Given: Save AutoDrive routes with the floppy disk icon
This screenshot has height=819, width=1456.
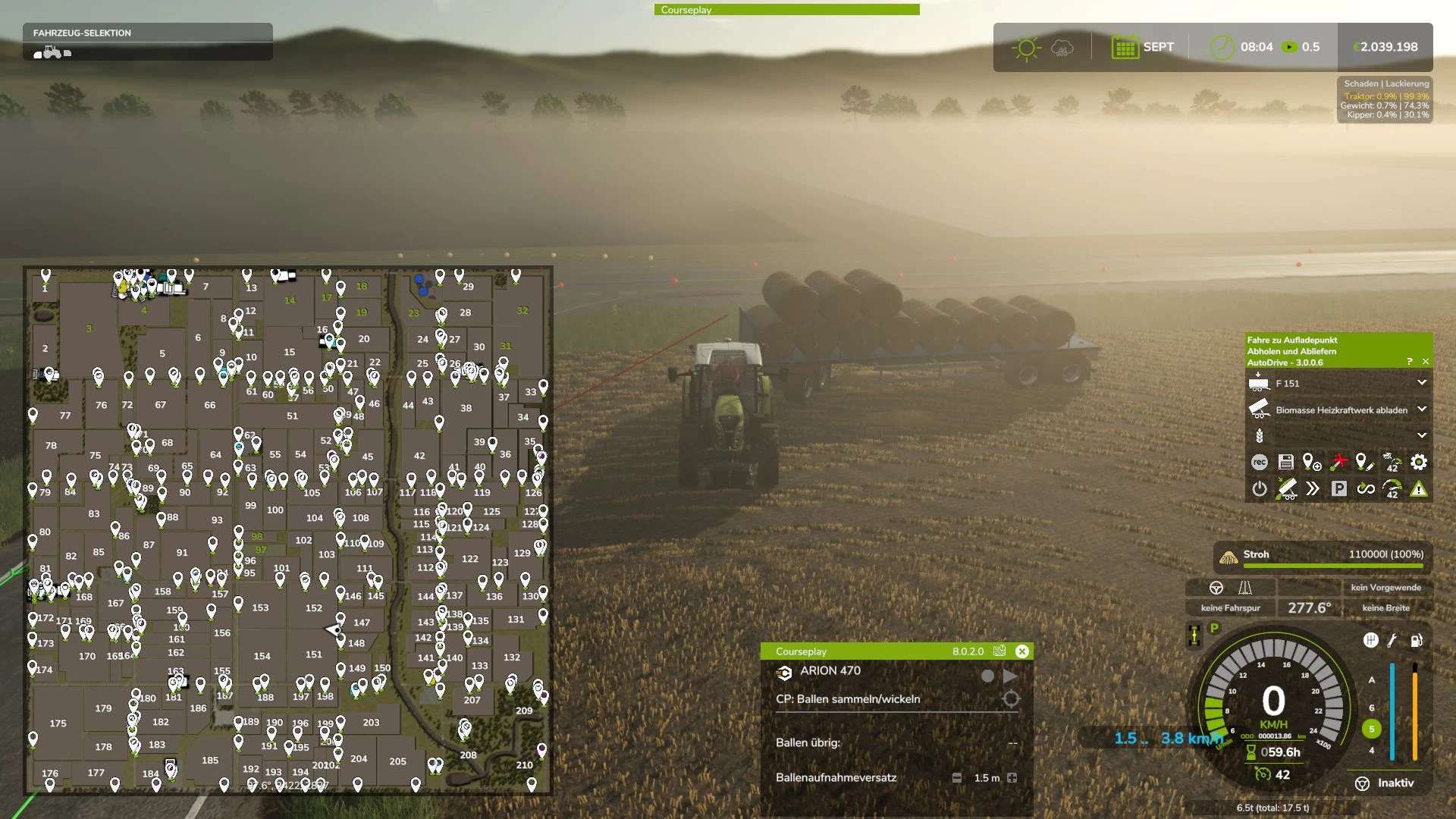Looking at the screenshot, I should click(1285, 463).
